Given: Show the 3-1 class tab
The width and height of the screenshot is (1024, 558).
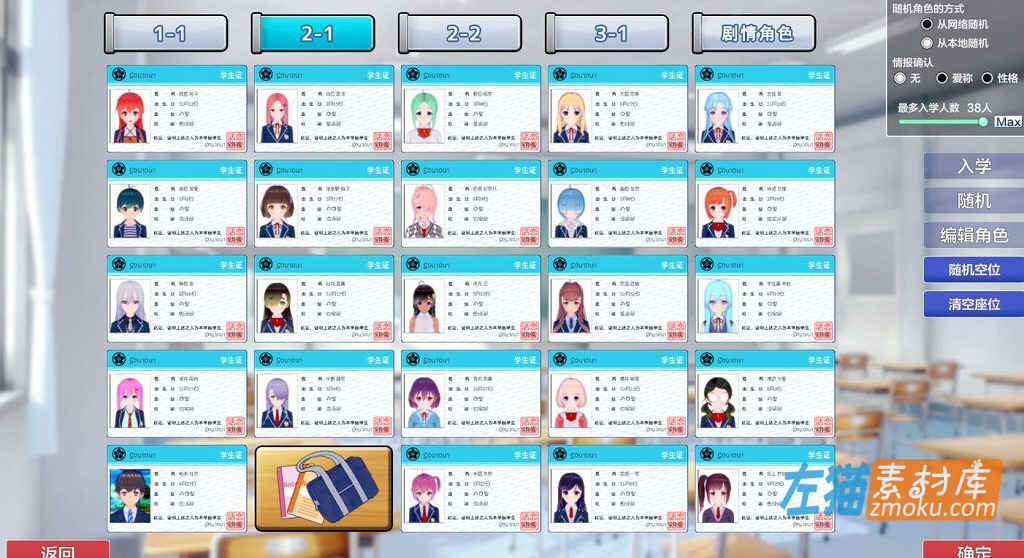Looking at the screenshot, I should (609, 33).
